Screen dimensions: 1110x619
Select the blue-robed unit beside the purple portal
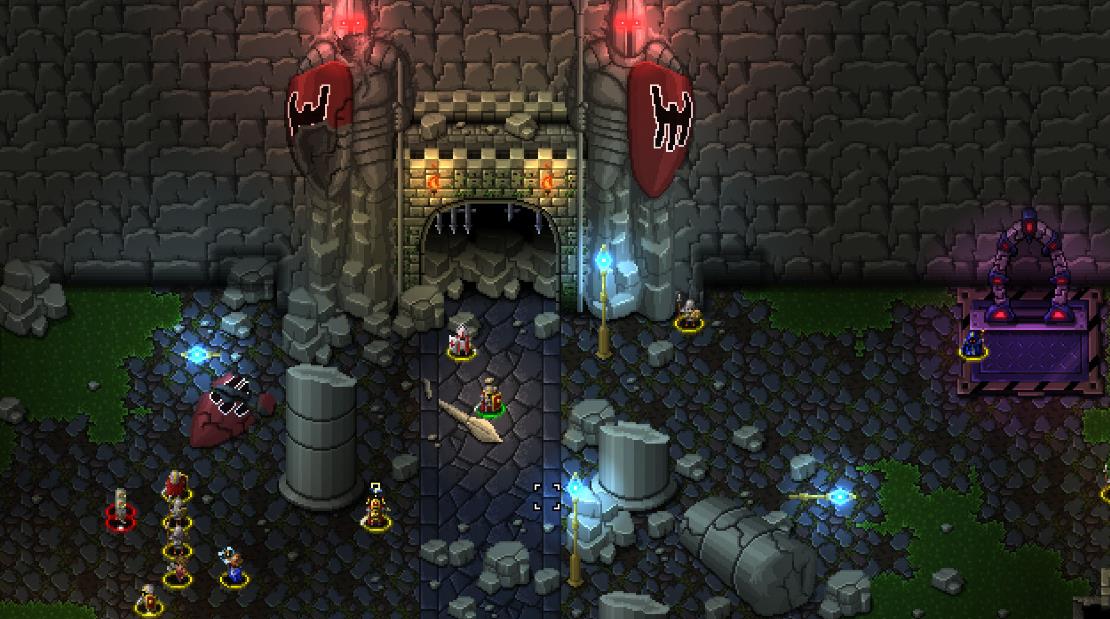pos(972,343)
